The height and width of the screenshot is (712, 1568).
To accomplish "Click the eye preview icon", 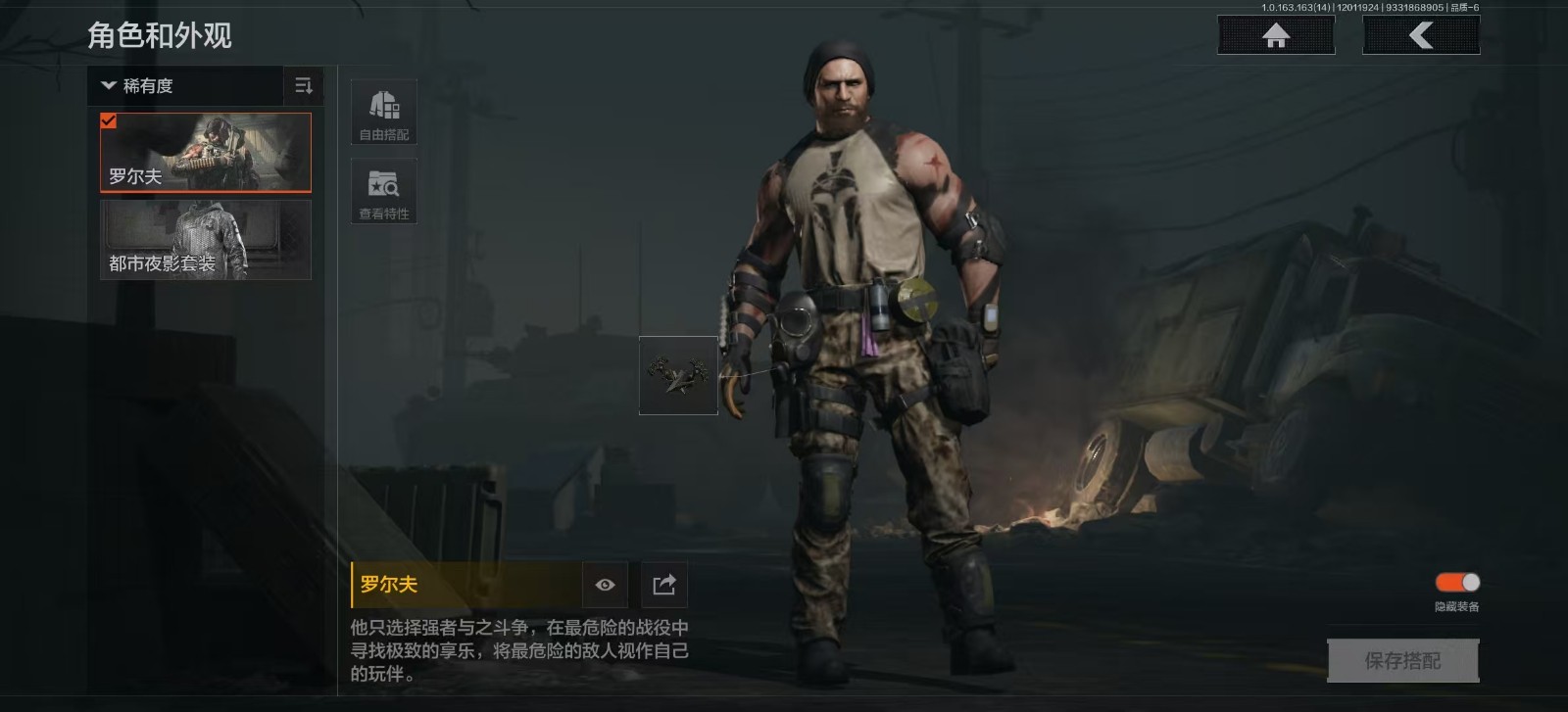I will (605, 585).
